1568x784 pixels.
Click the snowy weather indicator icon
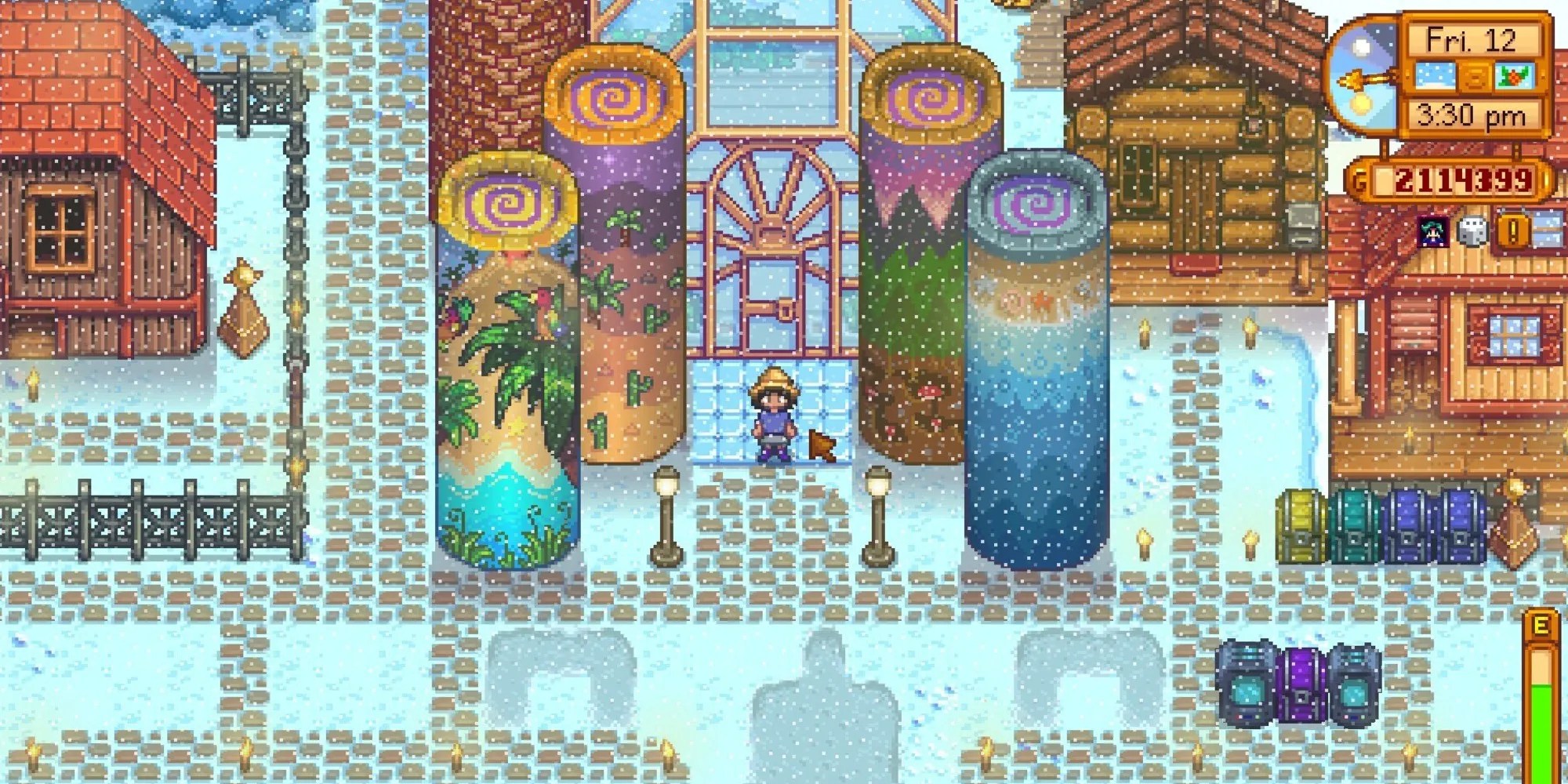[x=1436, y=76]
